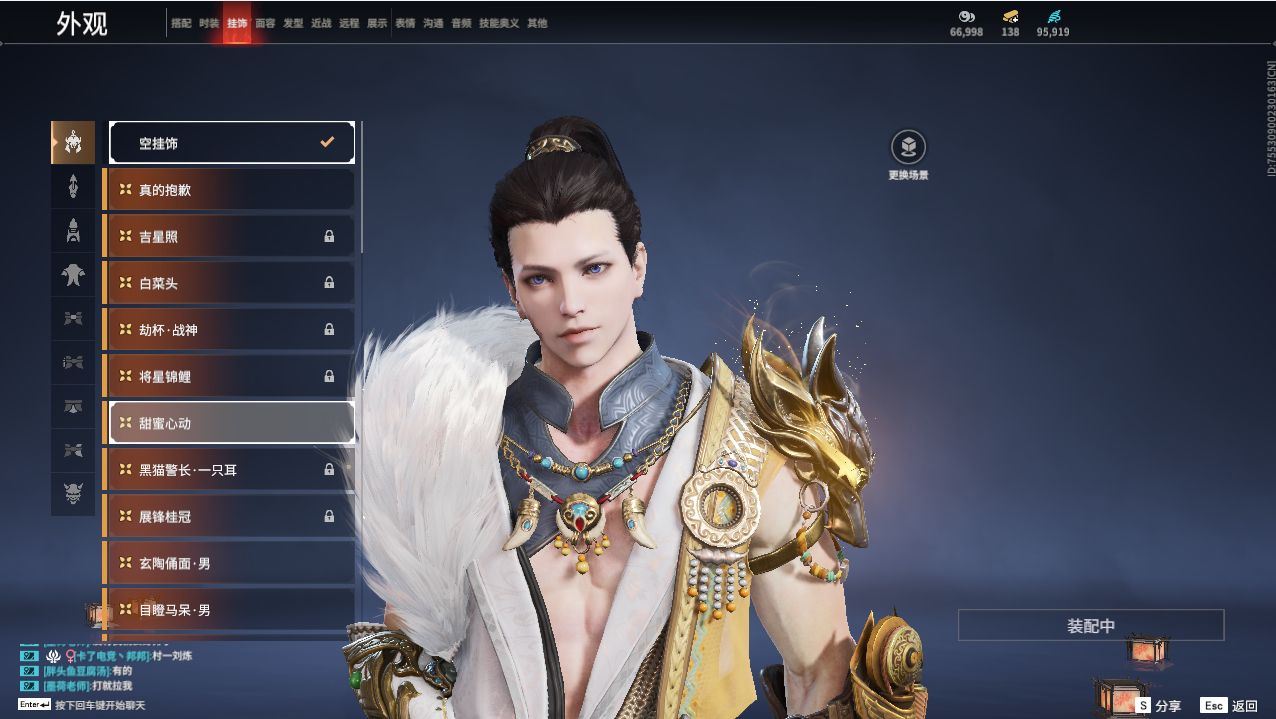
Task: Open the 表情 tab
Action: click(x=405, y=23)
